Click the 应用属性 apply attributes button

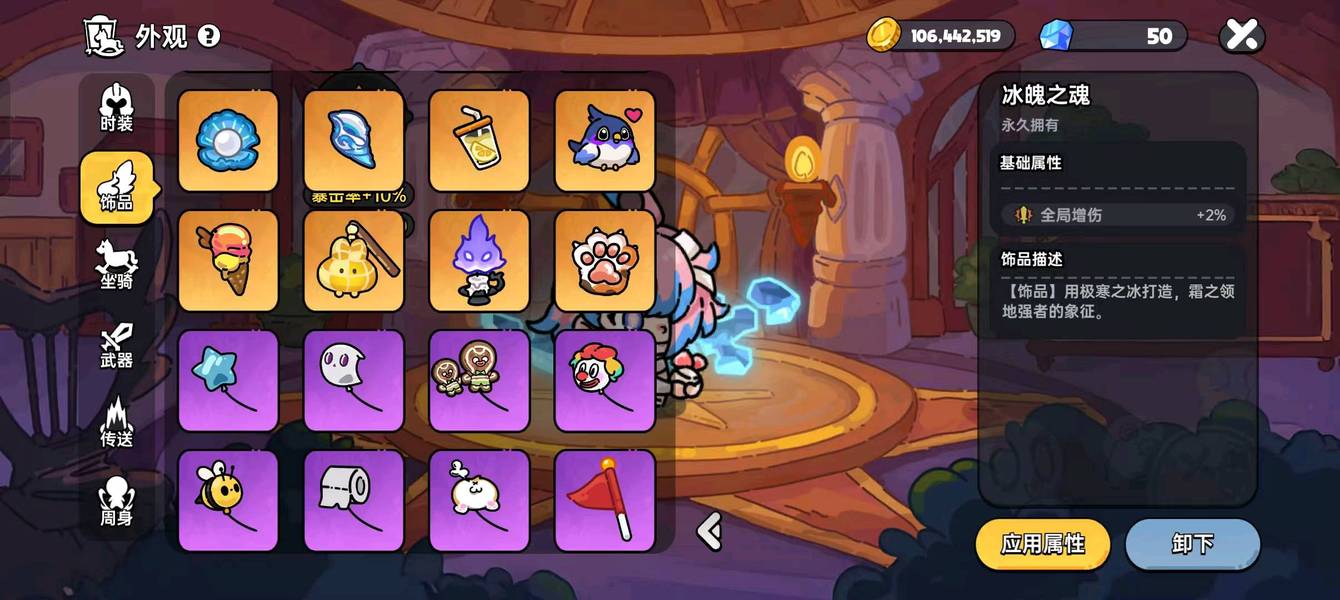[x=1043, y=544]
